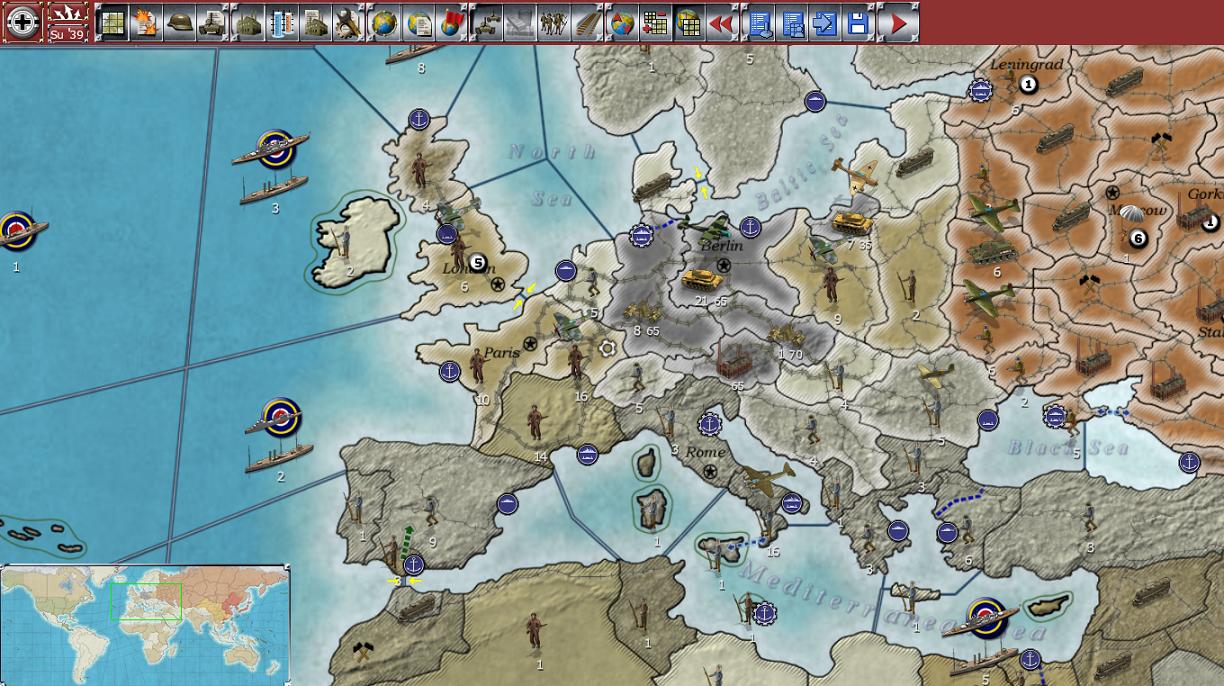Click the railroad tracks toolbar icon

tap(587, 23)
